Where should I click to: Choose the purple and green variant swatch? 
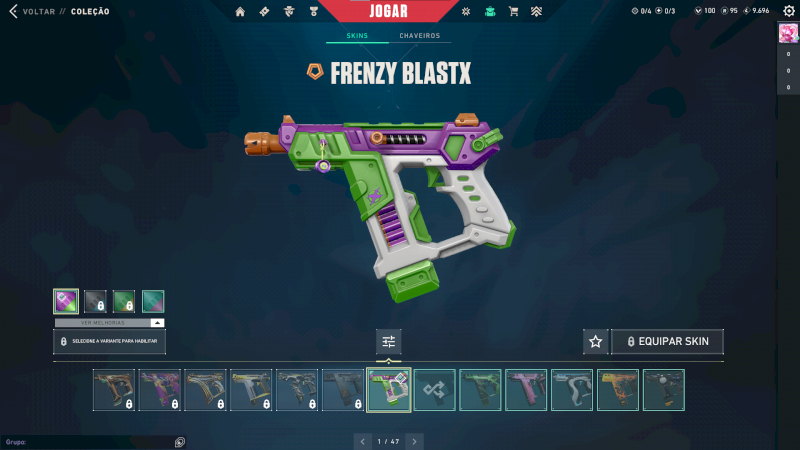[x=66, y=301]
